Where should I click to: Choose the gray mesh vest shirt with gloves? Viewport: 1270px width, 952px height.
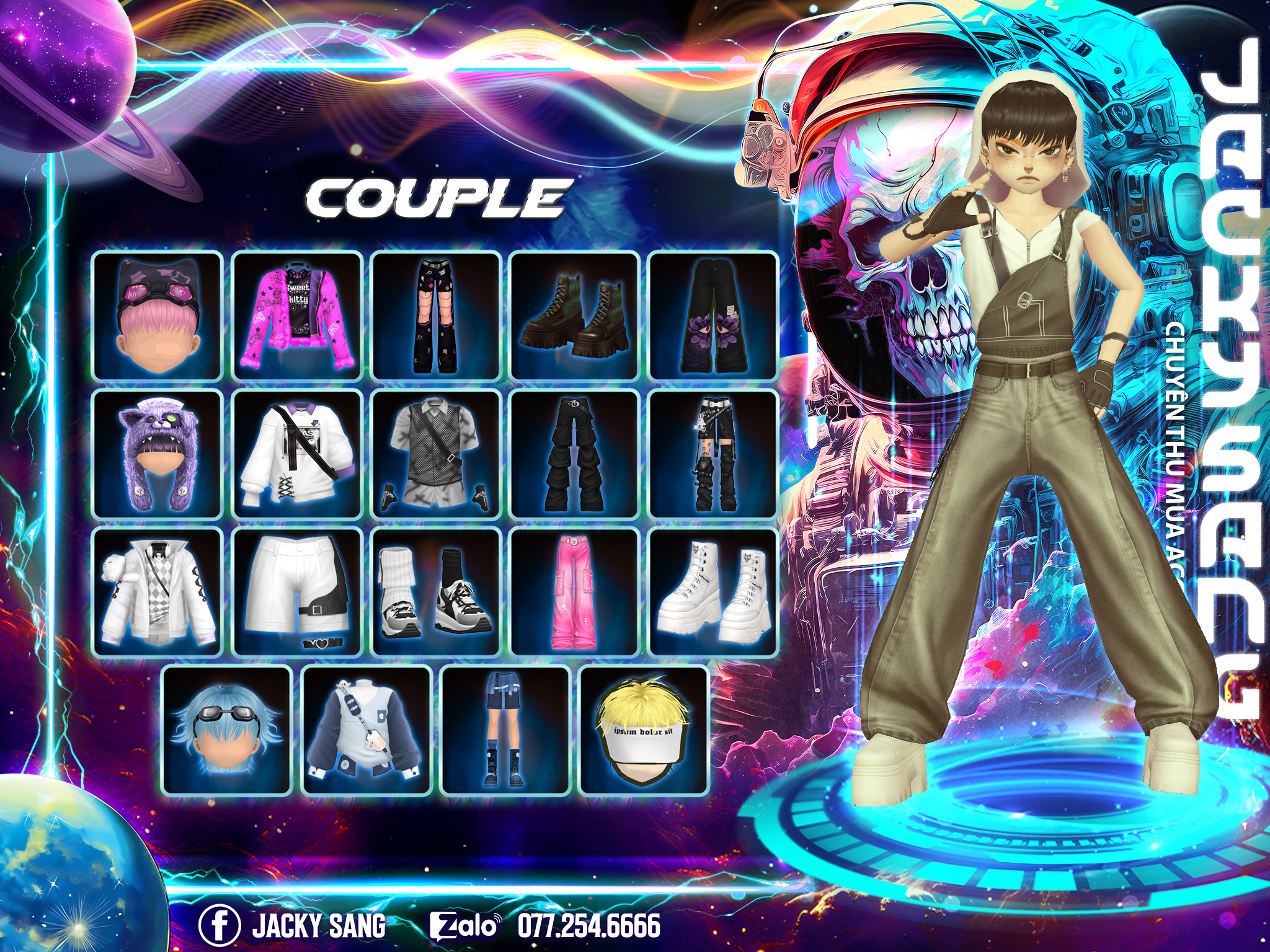(436, 454)
